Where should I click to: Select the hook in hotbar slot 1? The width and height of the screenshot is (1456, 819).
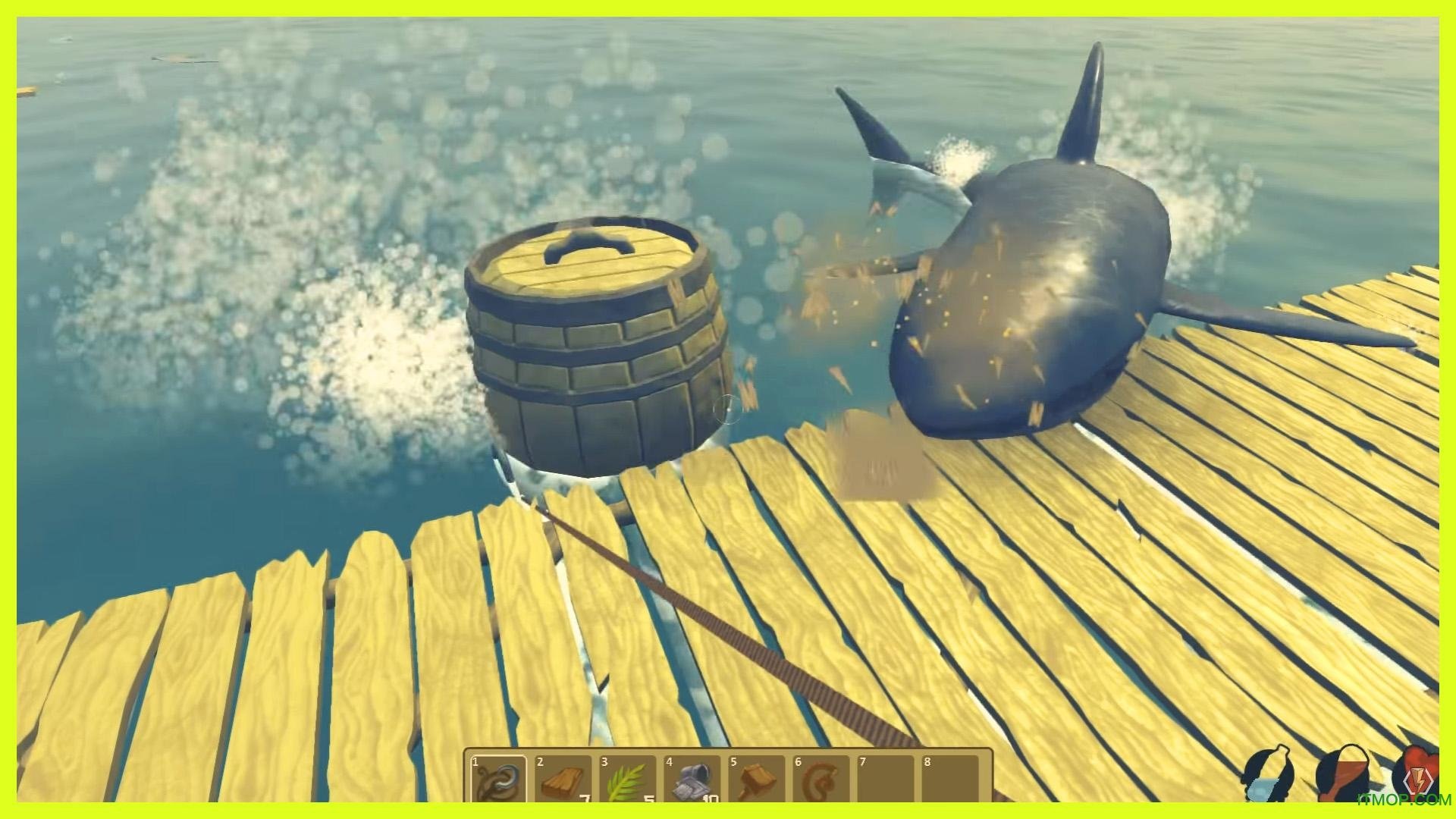point(498,779)
